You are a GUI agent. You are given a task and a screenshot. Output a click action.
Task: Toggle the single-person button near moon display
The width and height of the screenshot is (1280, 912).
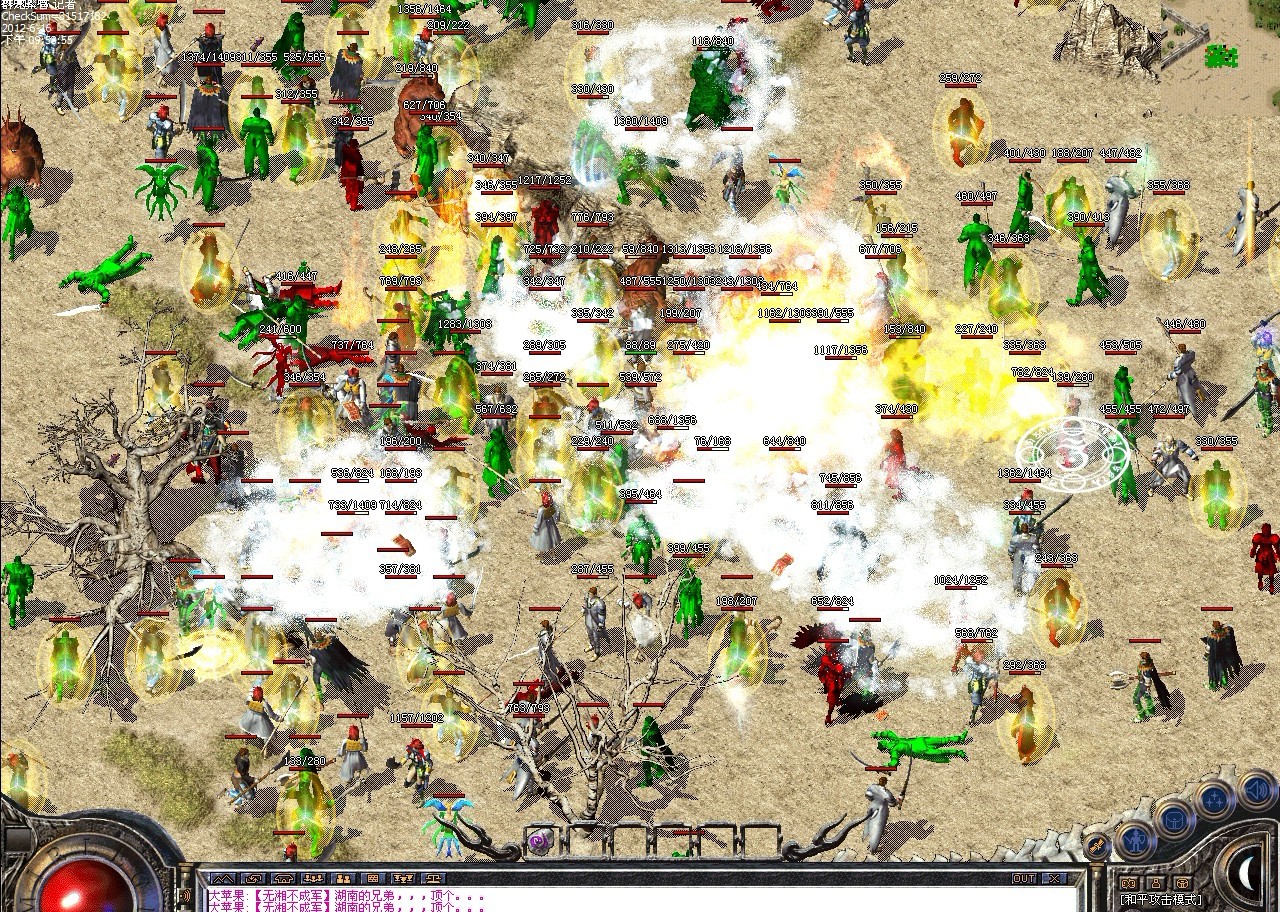1156,883
